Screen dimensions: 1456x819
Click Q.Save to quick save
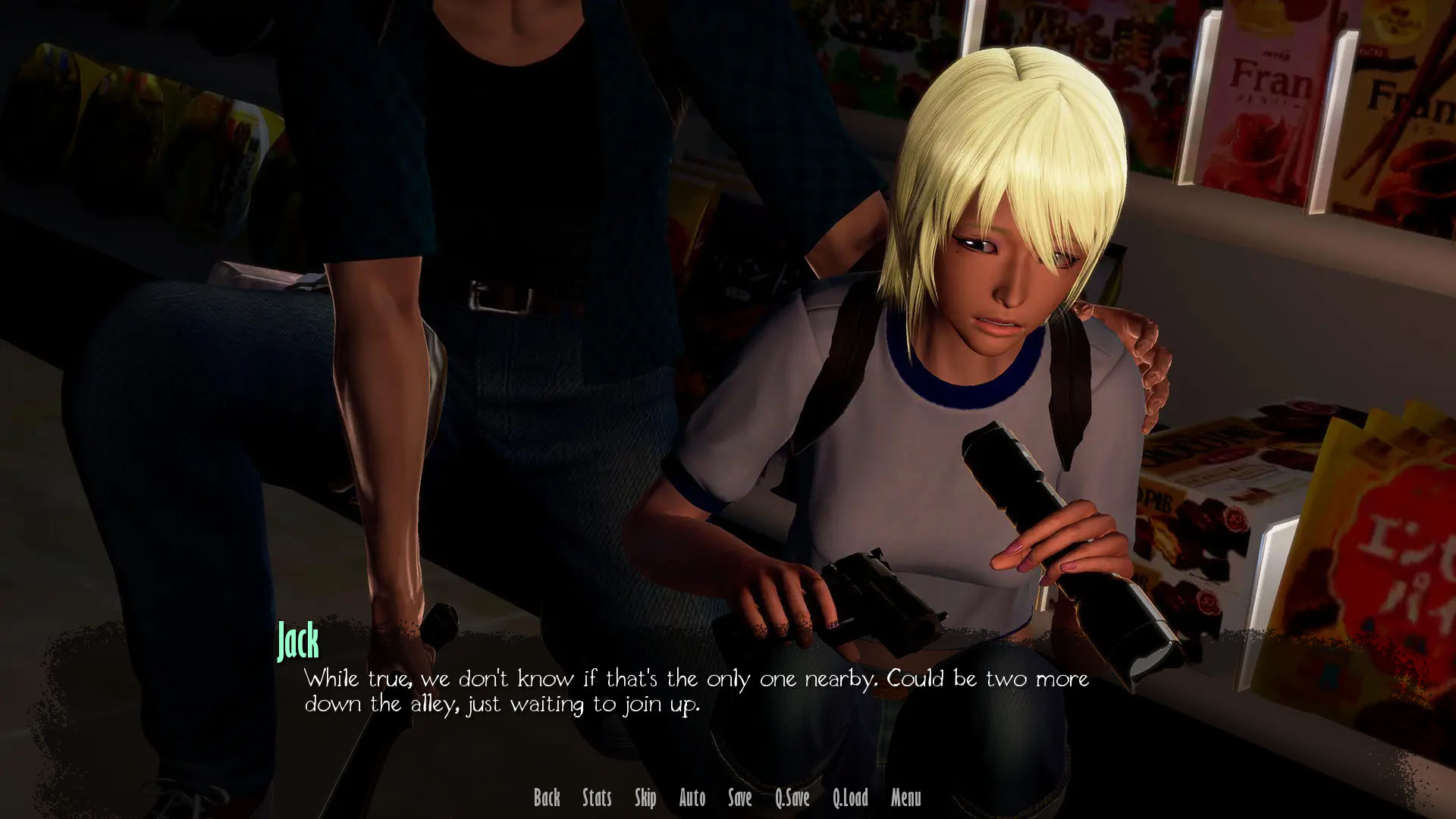click(792, 798)
